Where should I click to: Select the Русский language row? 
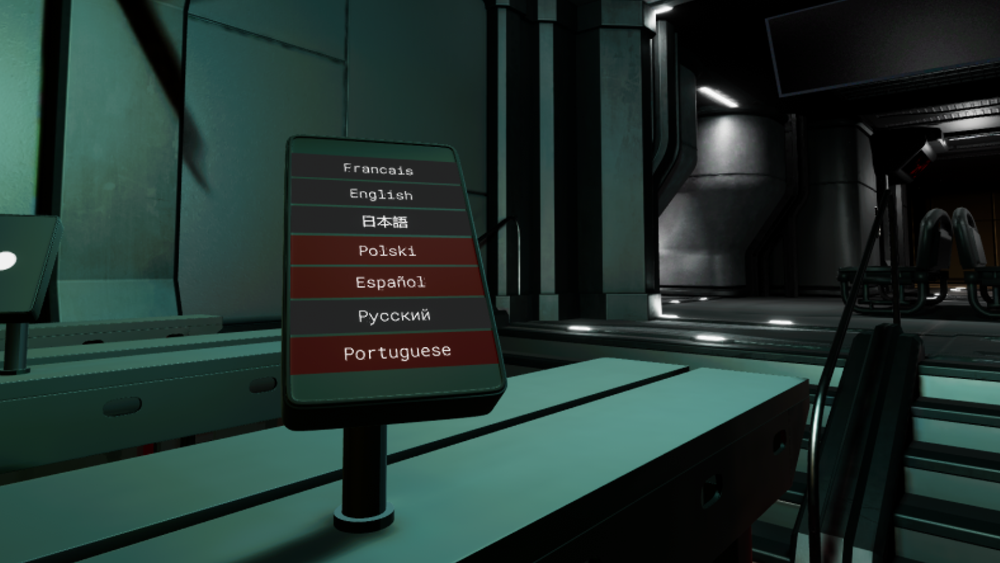(x=394, y=316)
